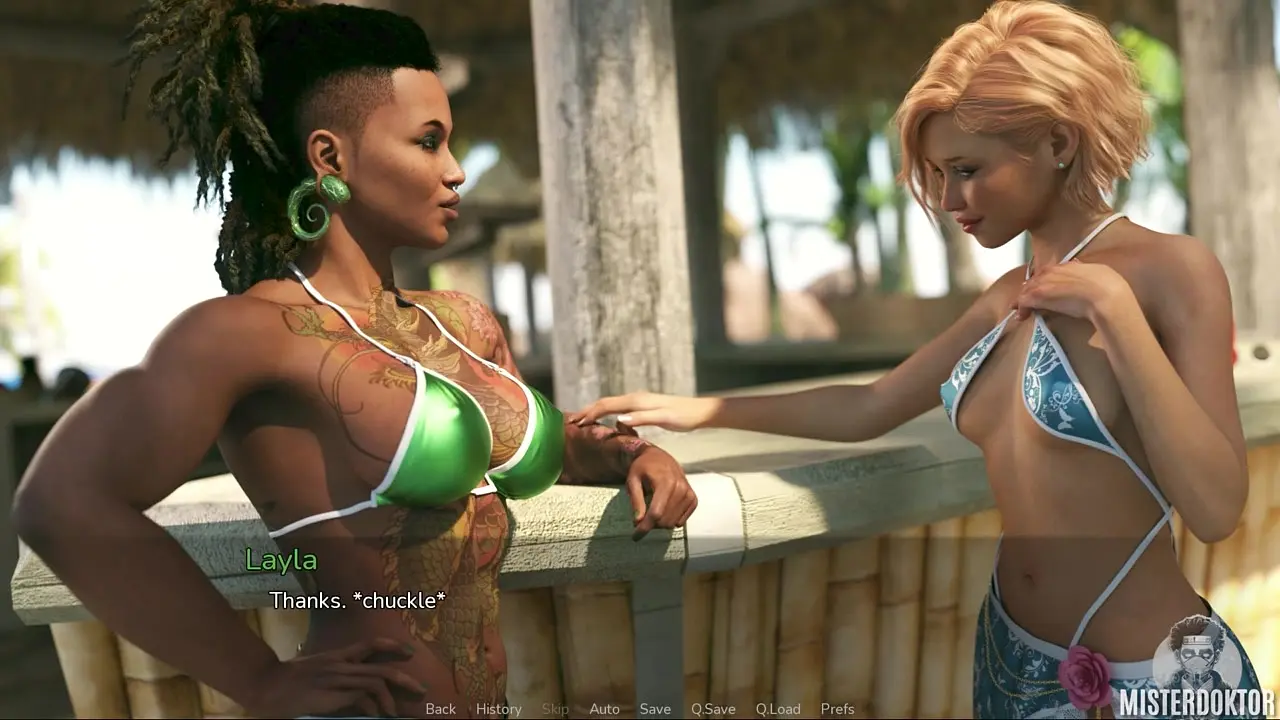1280x720 pixels.
Task: Open the Save game menu
Action: (x=655, y=709)
